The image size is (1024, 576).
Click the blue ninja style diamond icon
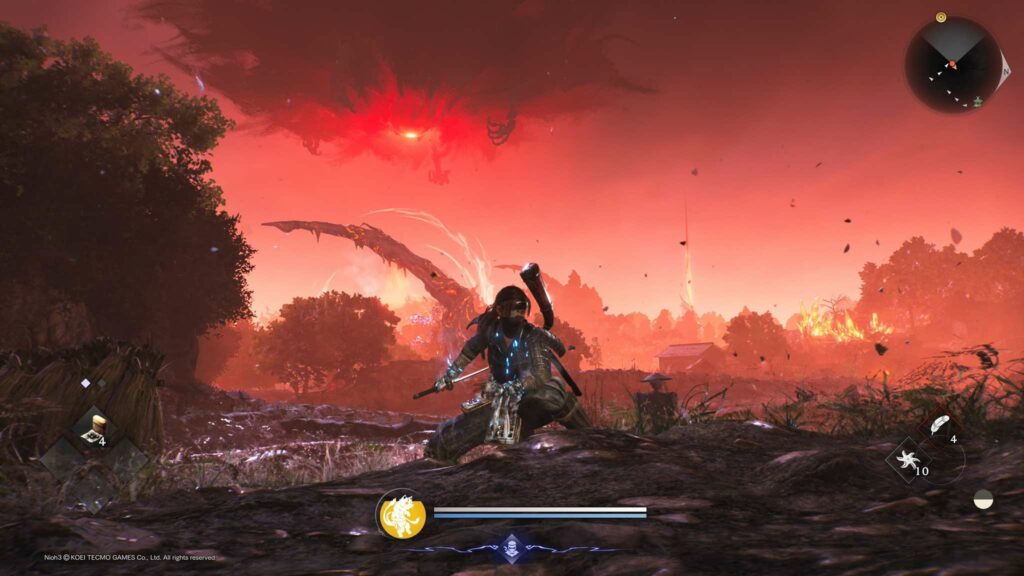(512, 548)
